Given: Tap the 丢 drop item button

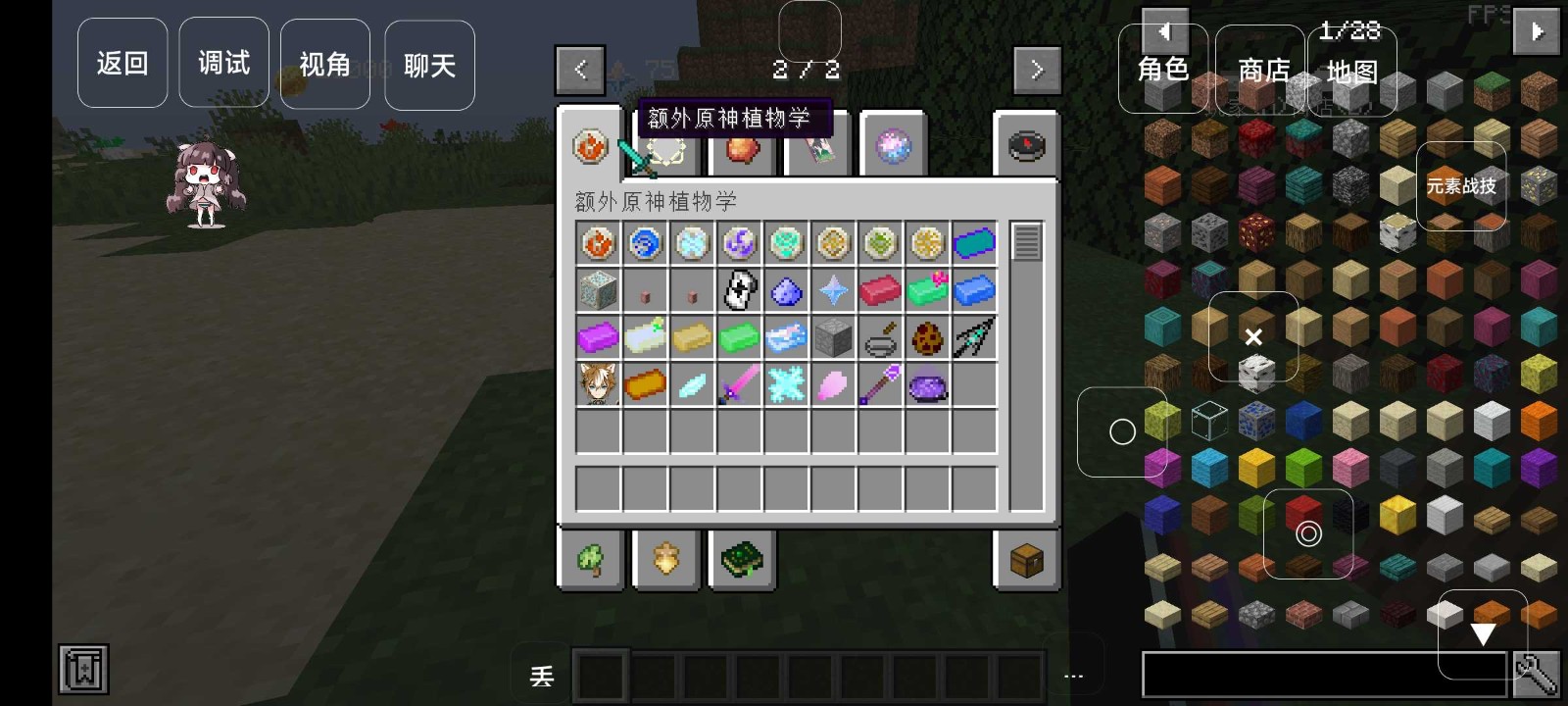Looking at the screenshot, I should tap(542, 677).
